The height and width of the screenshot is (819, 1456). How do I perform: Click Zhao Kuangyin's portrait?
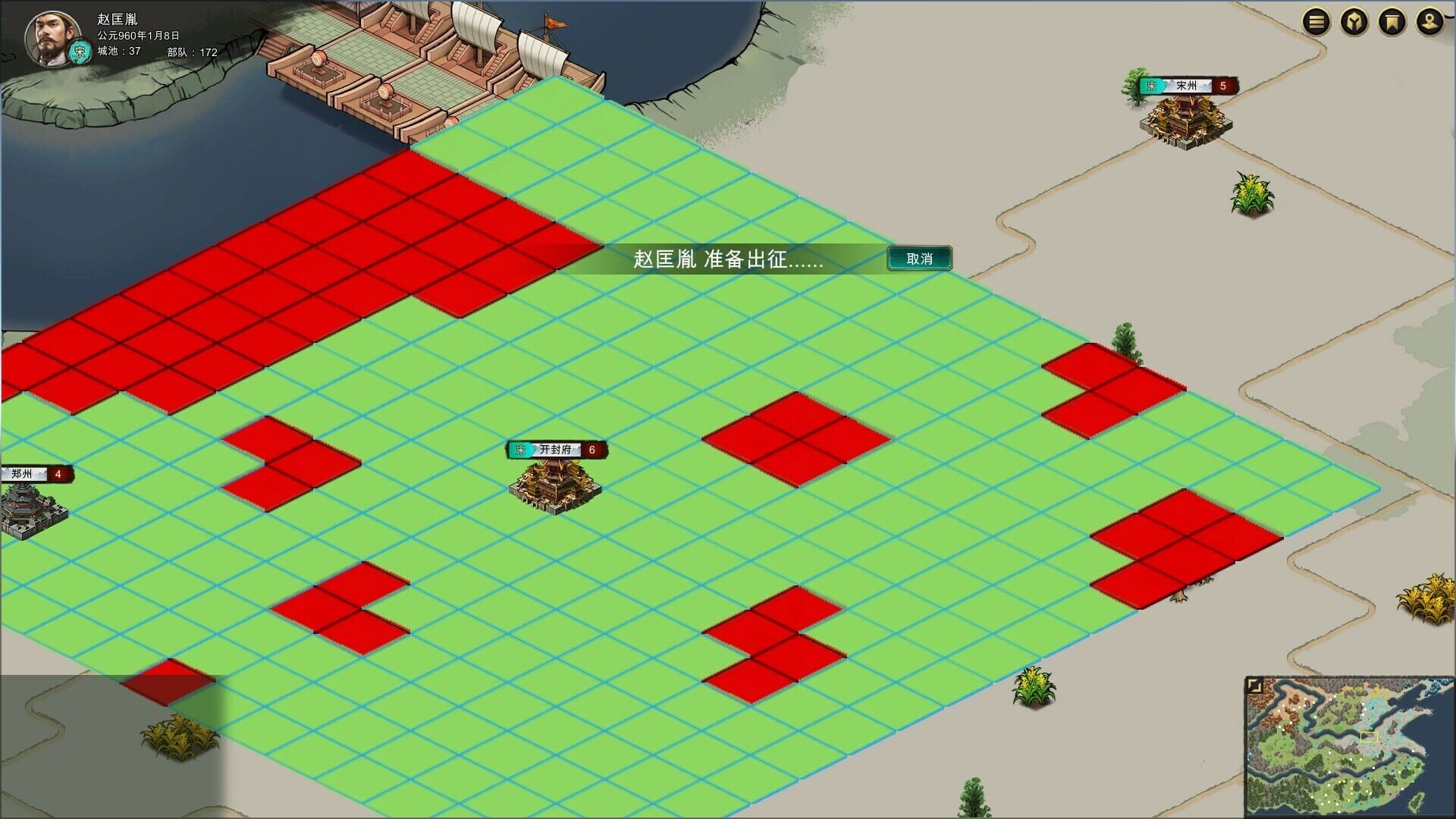pyautogui.click(x=52, y=36)
